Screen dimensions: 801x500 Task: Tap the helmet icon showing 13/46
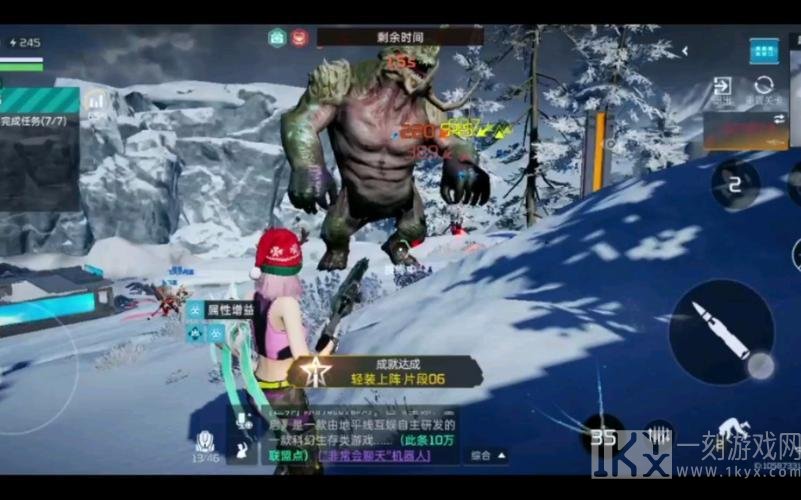(205, 443)
